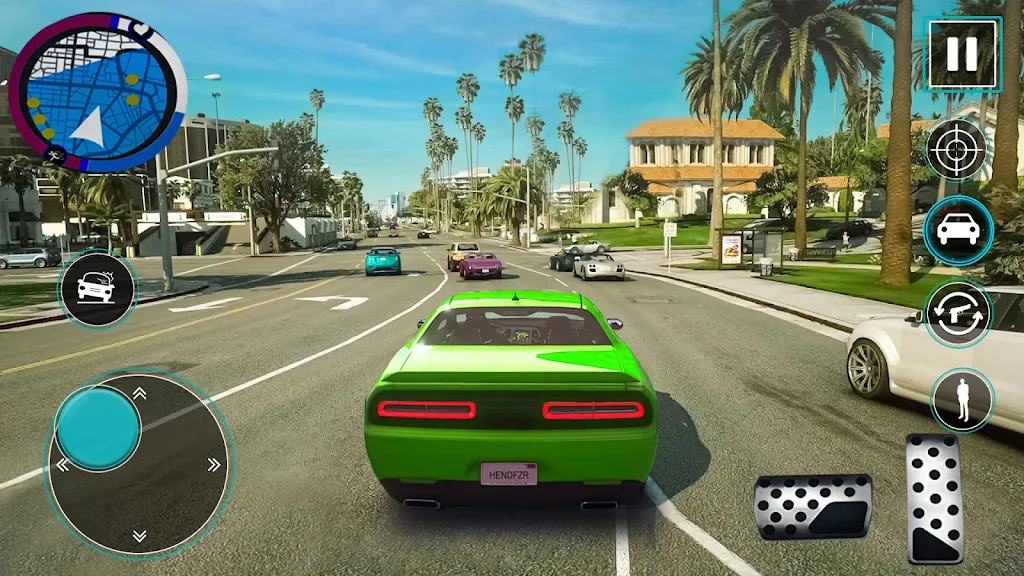Select the white car icon button
The width and height of the screenshot is (1024, 576).
point(957,231)
